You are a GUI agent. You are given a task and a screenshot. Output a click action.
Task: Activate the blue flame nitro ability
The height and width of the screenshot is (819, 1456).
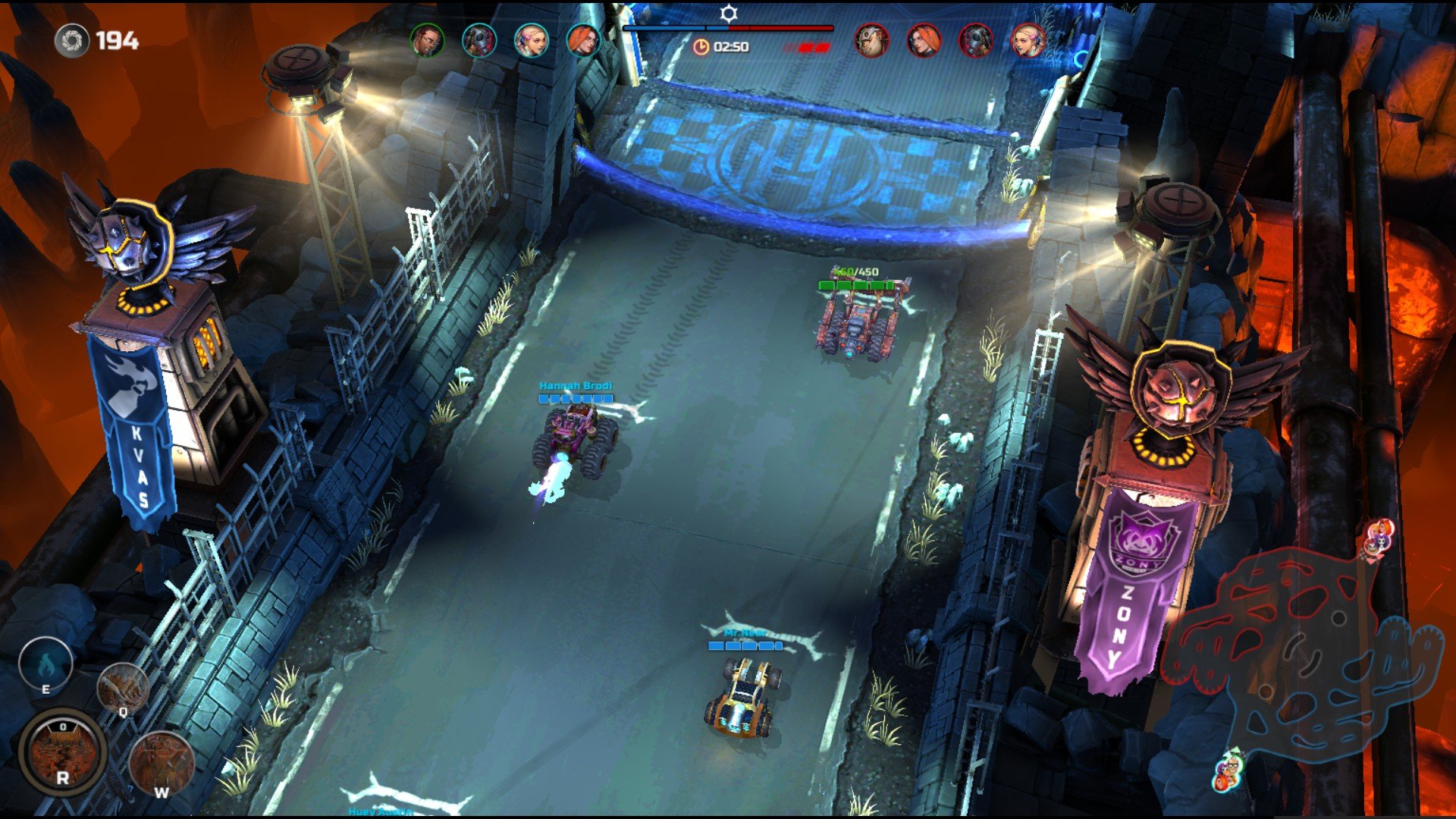click(x=45, y=665)
